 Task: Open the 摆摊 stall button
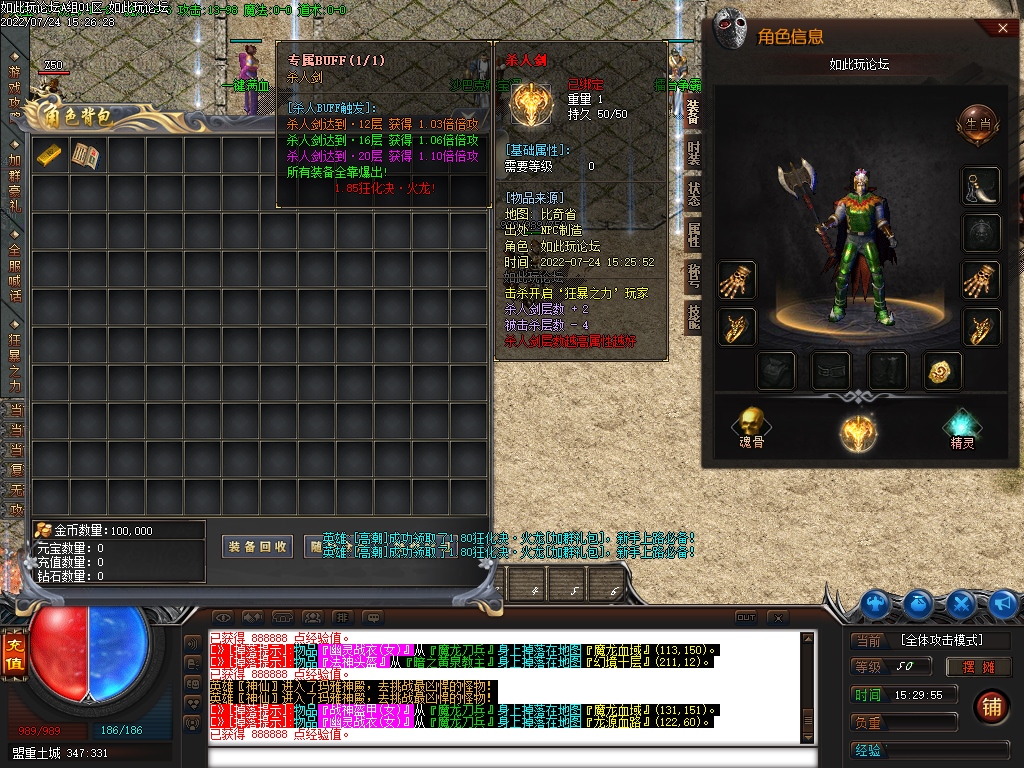(965, 667)
